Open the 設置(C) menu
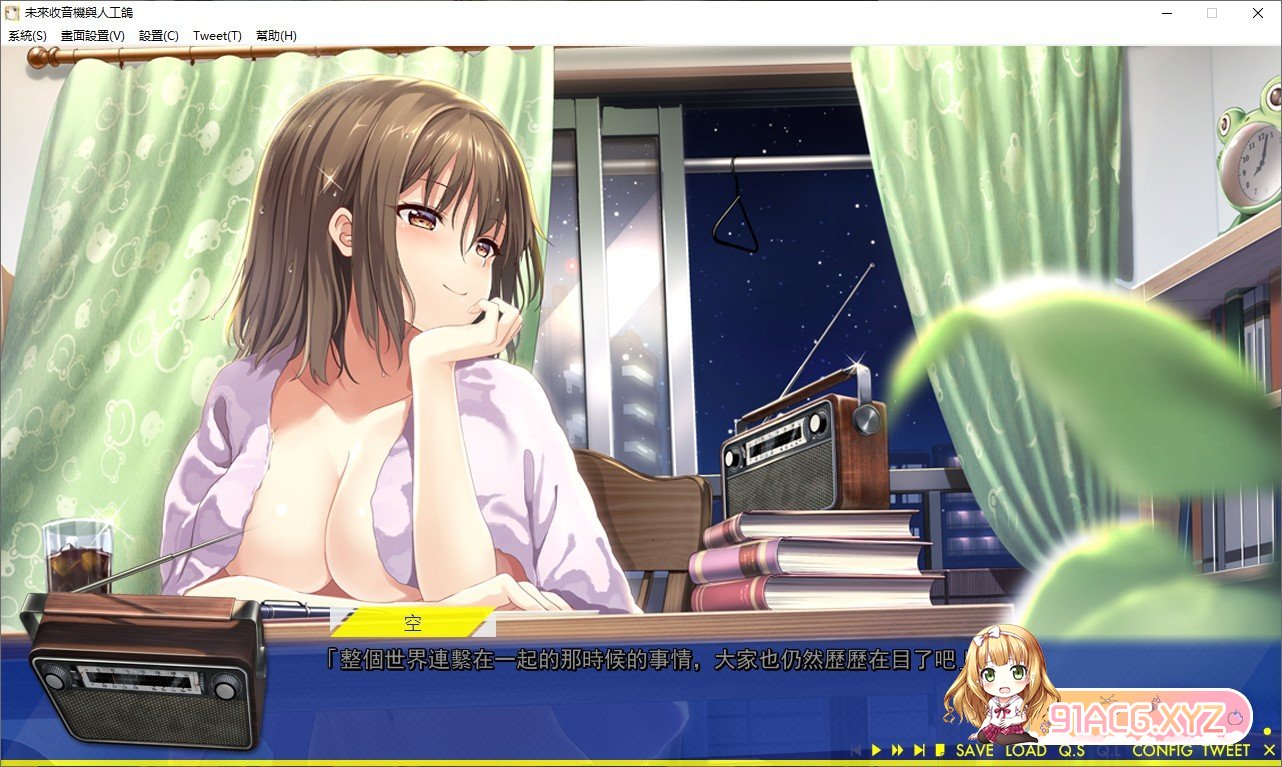Viewport: 1282px width, 767px height. [x=158, y=35]
